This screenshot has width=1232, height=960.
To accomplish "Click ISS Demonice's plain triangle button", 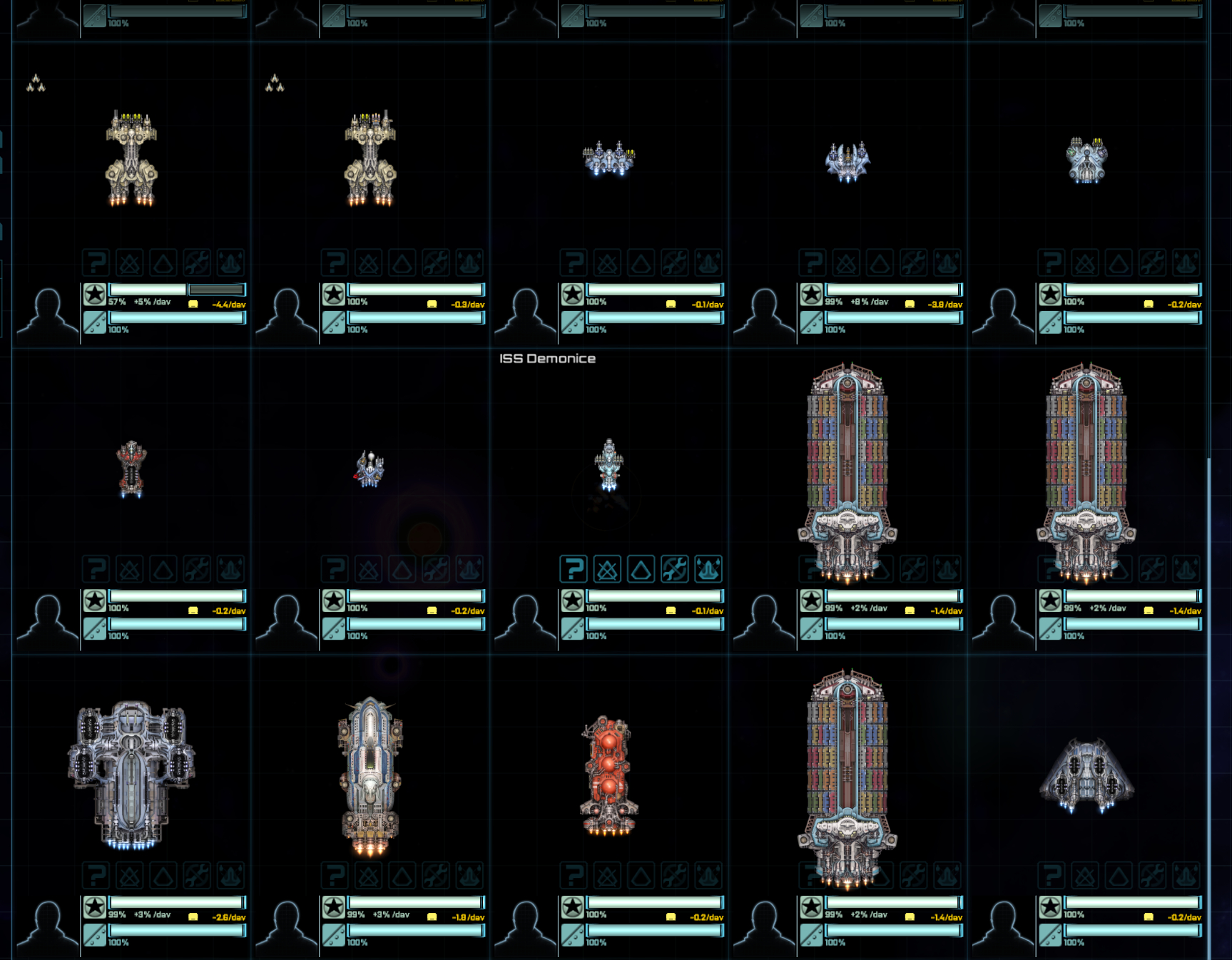I will coord(641,569).
